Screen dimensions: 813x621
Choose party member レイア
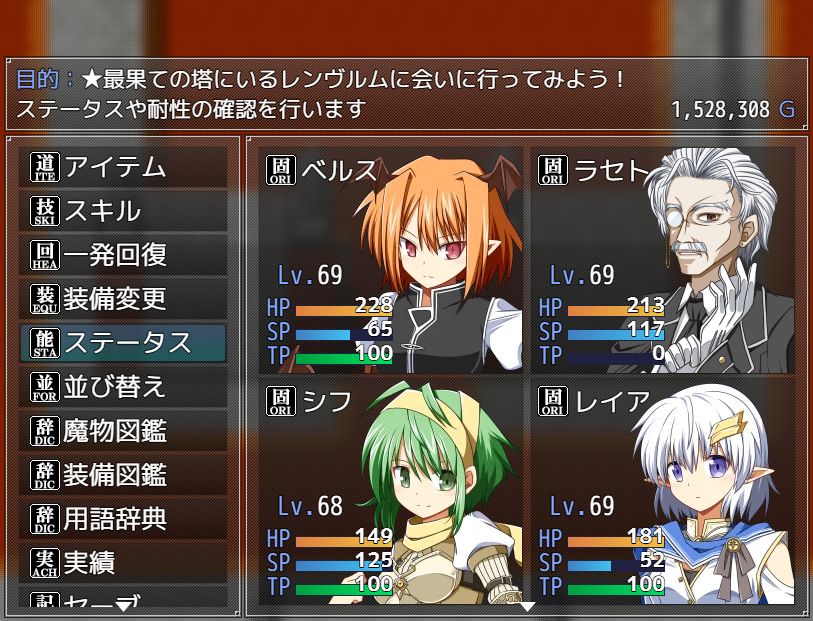coord(663,491)
